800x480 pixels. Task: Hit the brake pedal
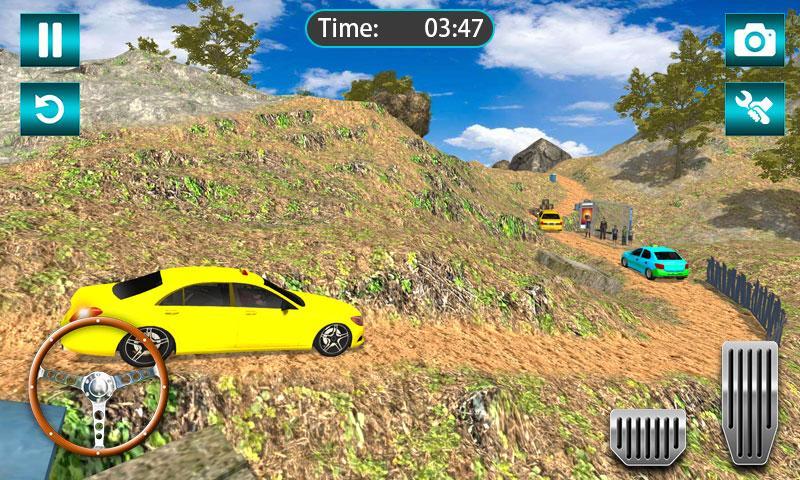coord(647,433)
